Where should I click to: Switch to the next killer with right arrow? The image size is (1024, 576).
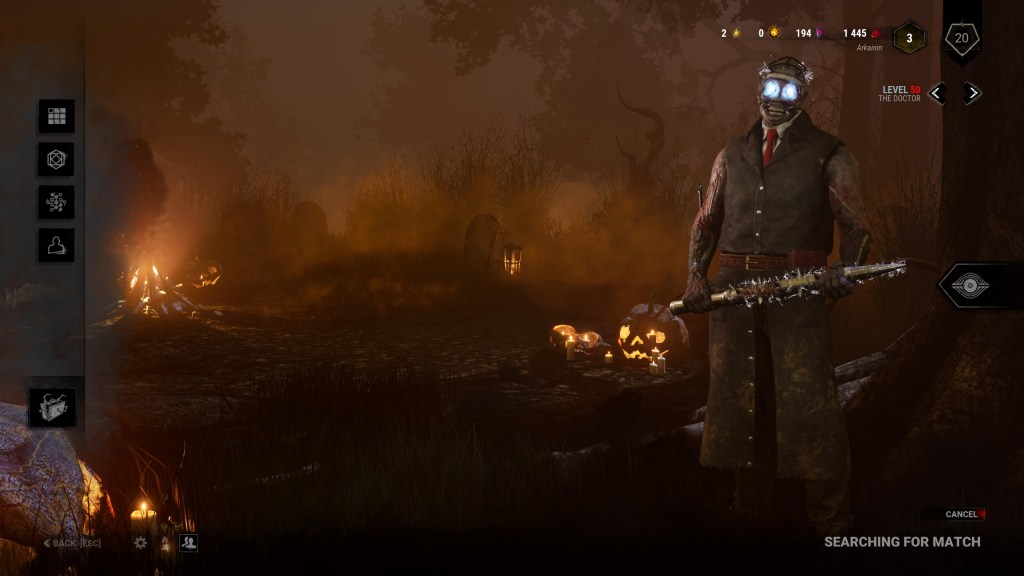pos(971,93)
